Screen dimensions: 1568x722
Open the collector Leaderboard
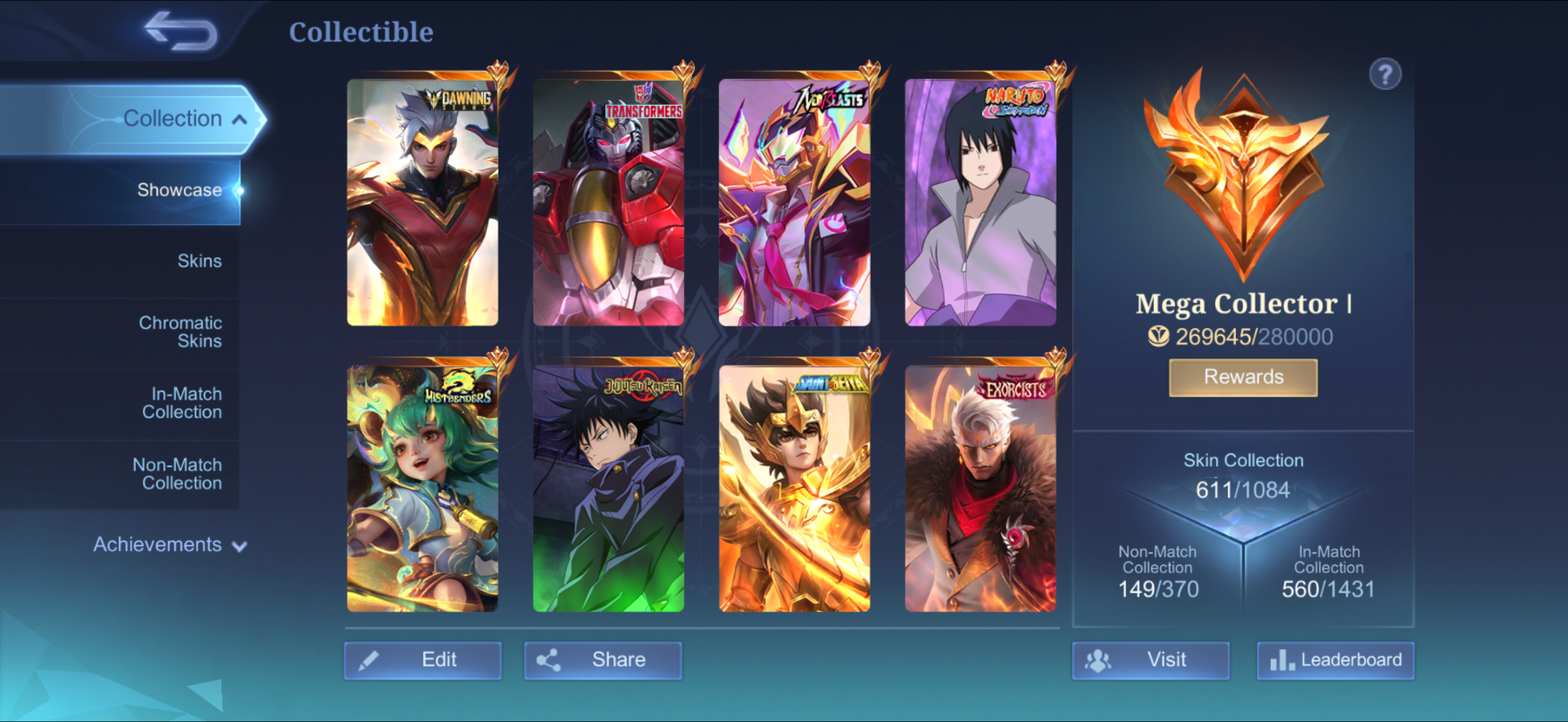(1335, 660)
